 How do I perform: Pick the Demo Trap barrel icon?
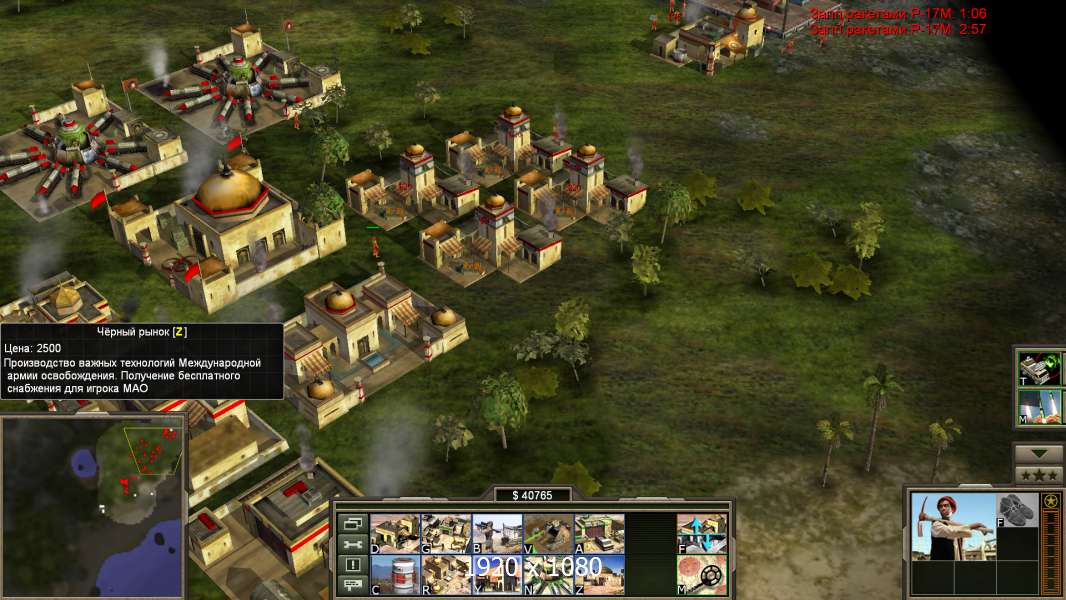coord(395,574)
